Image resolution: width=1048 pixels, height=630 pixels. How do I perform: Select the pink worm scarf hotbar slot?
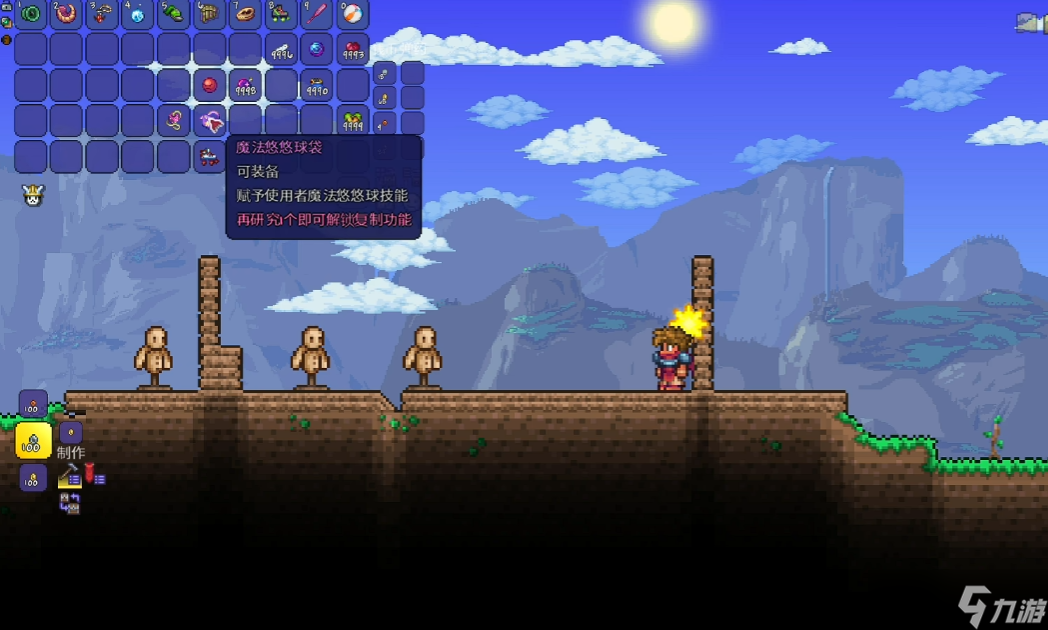[67, 14]
